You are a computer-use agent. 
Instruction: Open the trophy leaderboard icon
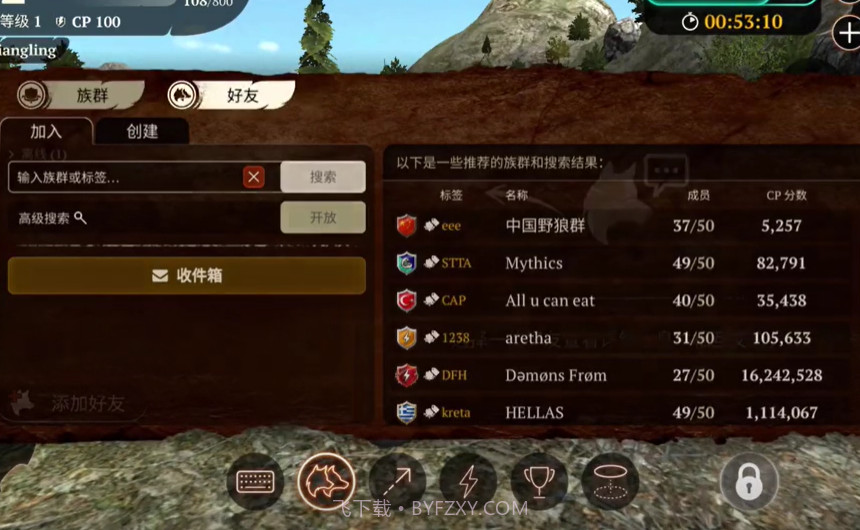(539, 481)
